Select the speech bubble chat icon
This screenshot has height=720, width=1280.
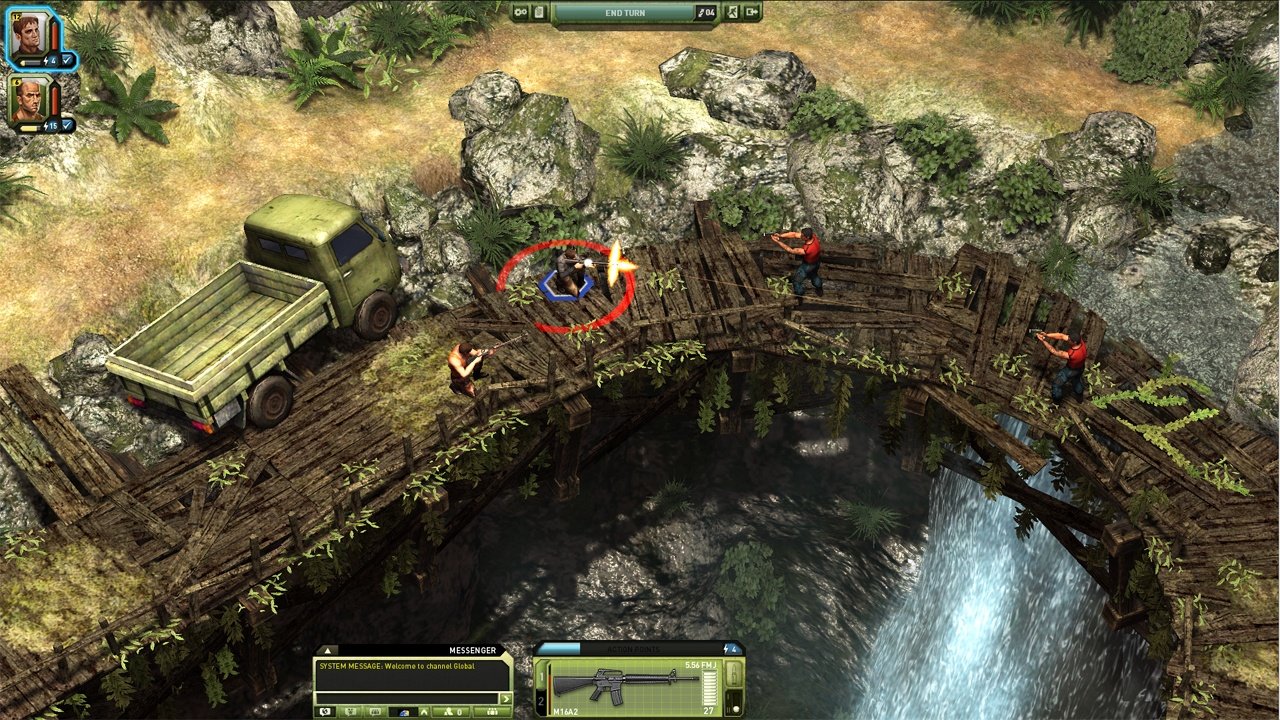click(323, 711)
